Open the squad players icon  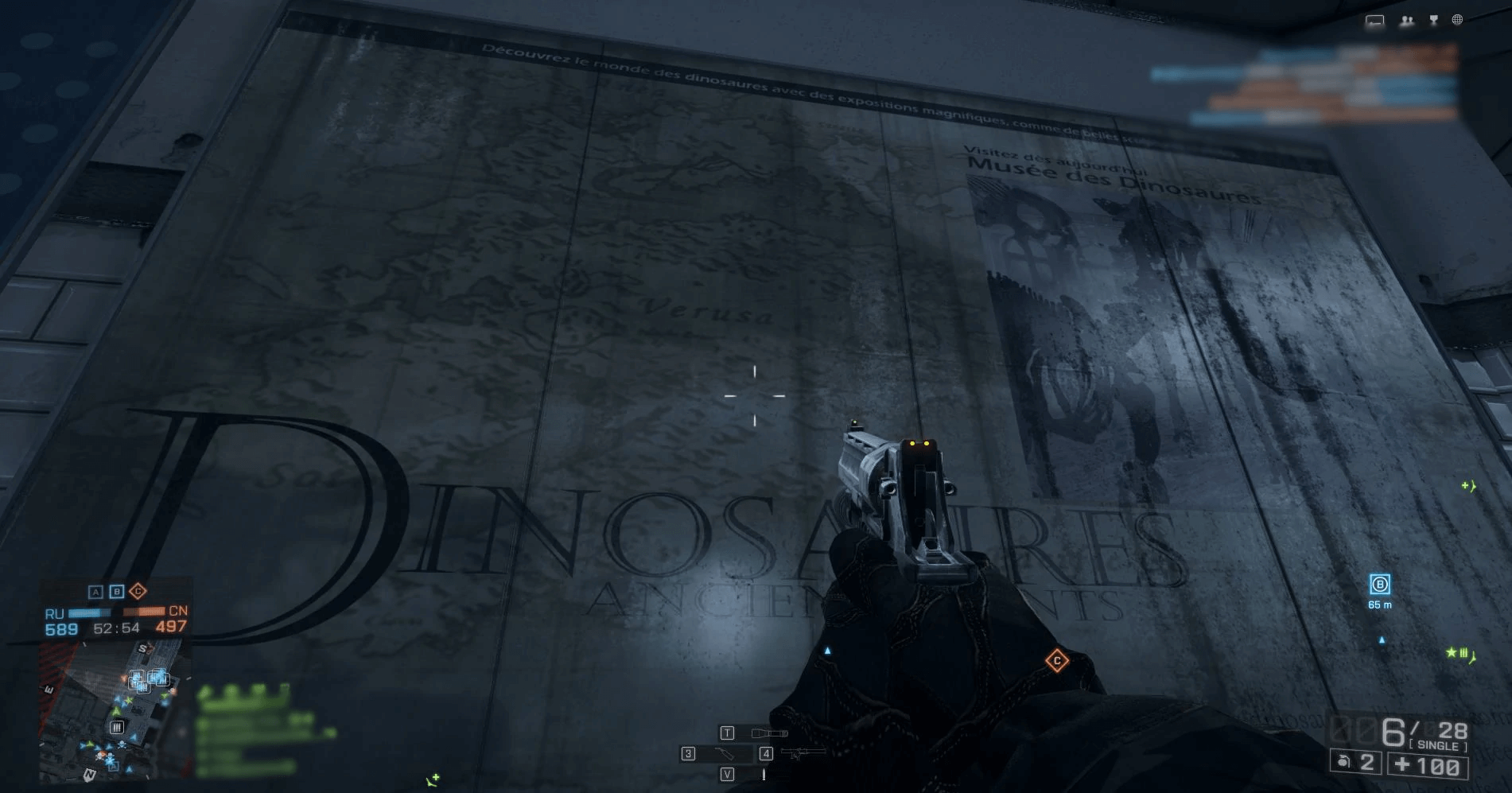1406,21
